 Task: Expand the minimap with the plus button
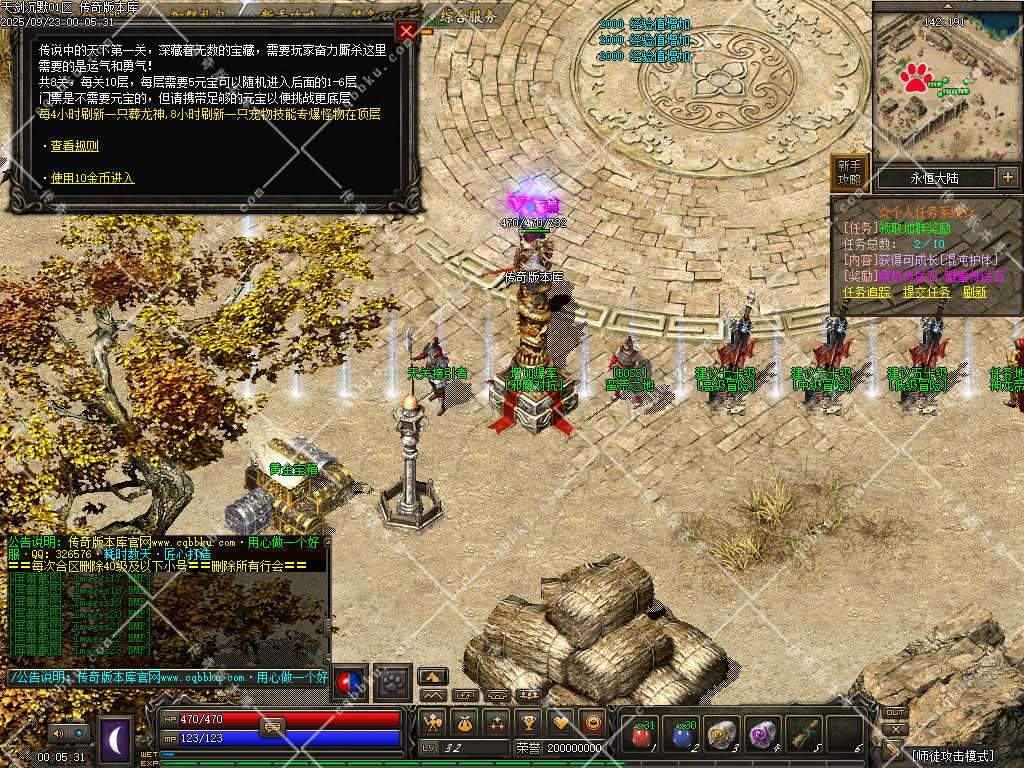click(1007, 178)
